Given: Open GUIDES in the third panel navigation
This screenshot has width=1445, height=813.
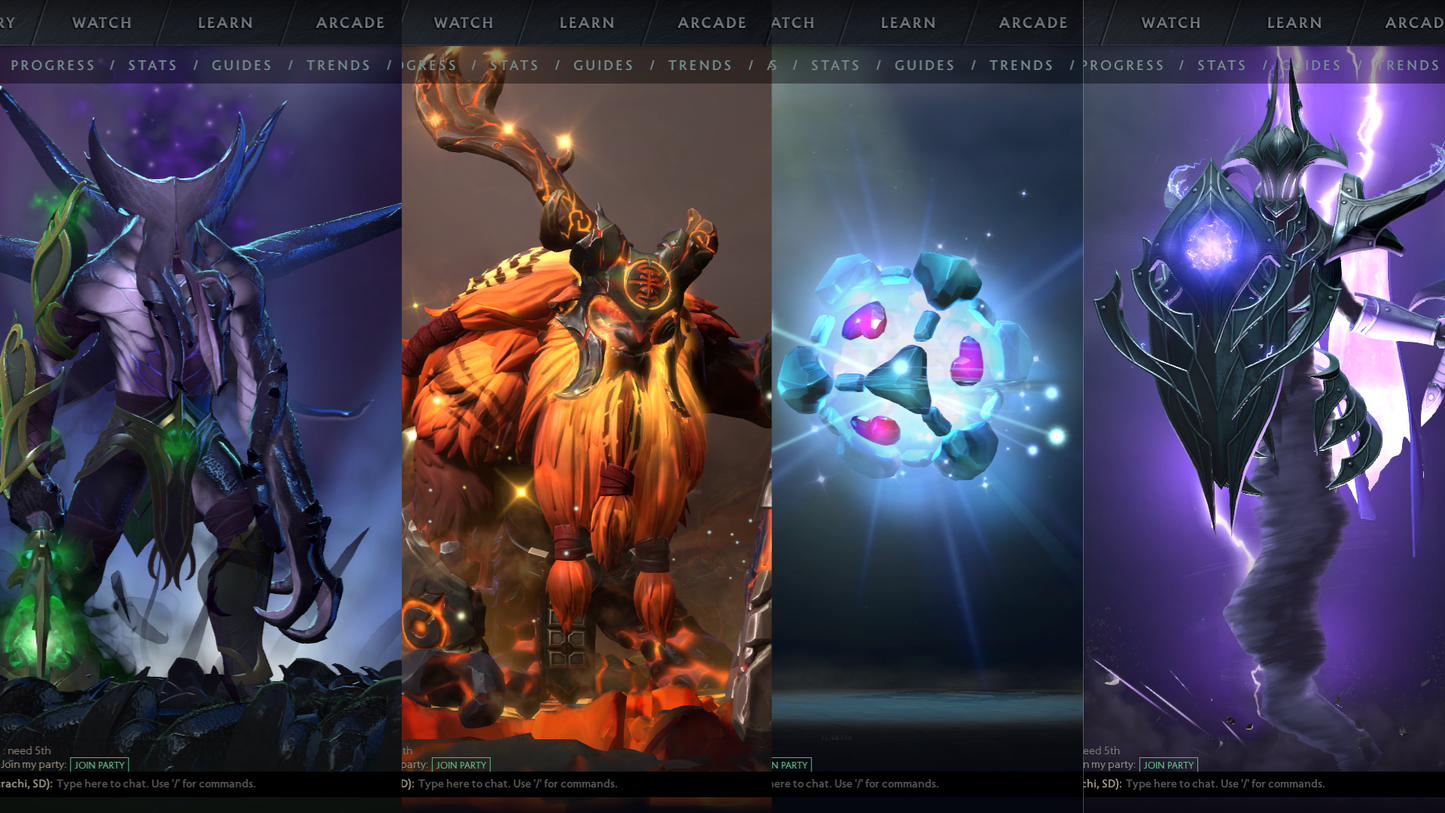Looking at the screenshot, I should (925, 65).
